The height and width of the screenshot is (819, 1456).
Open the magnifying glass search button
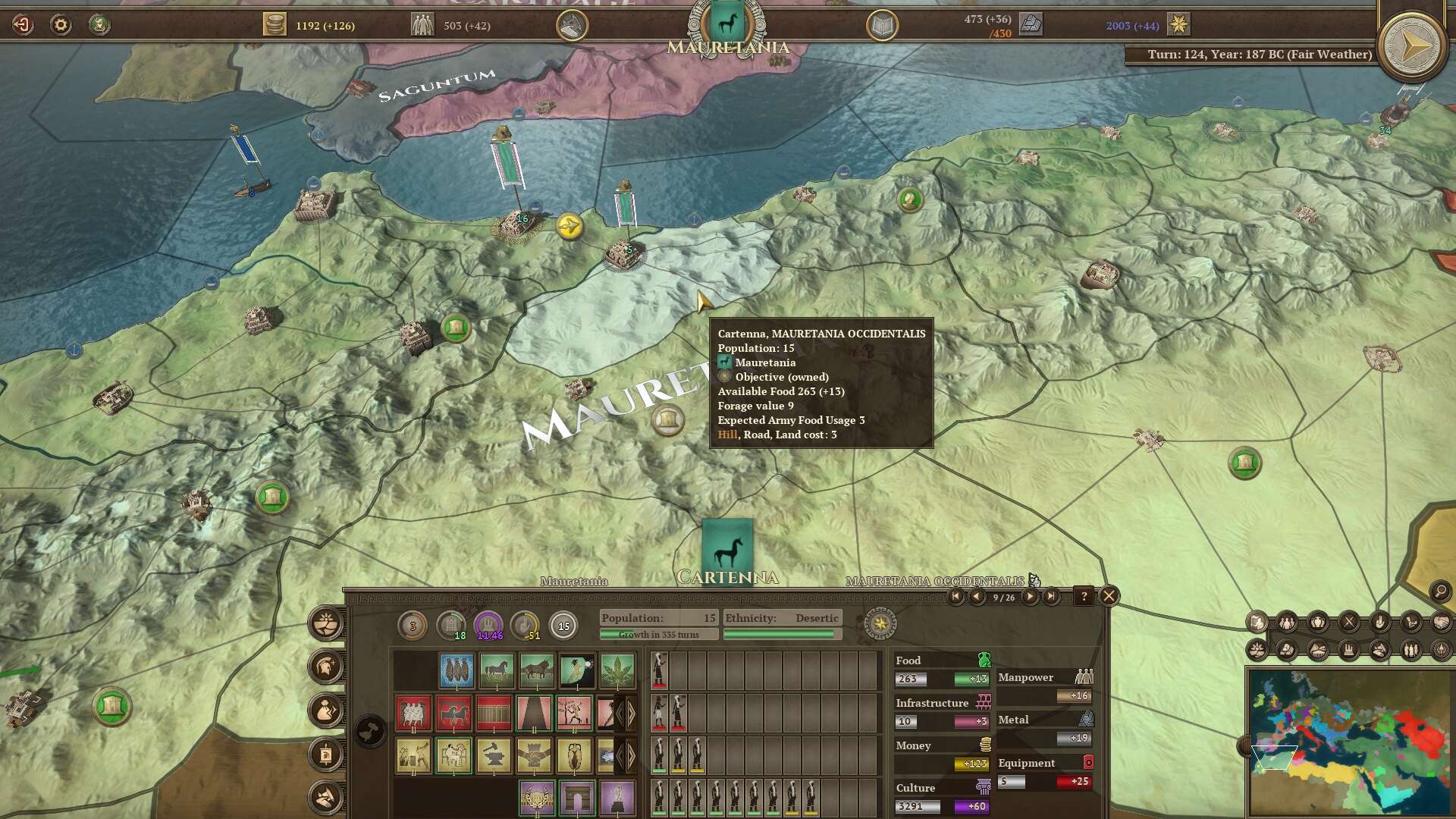pos(1439,591)
